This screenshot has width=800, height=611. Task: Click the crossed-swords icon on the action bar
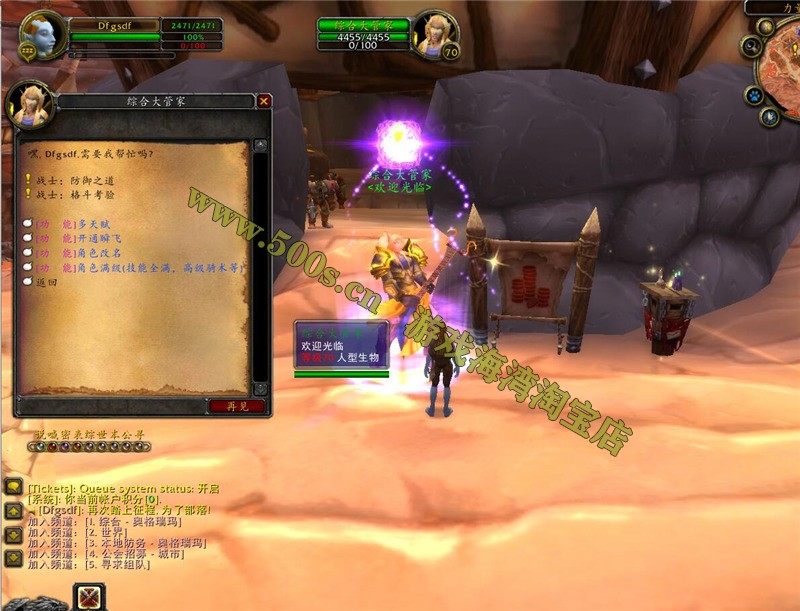point(88,597)
